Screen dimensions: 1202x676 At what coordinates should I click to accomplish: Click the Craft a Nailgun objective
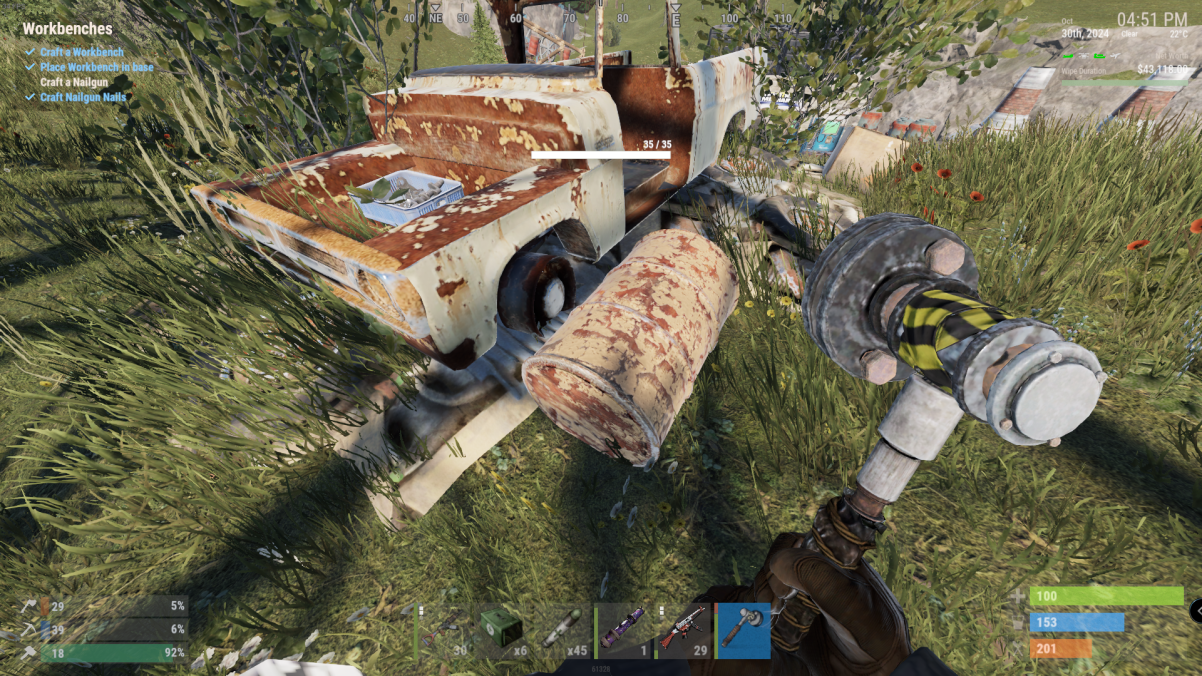[x=74, y=82]
